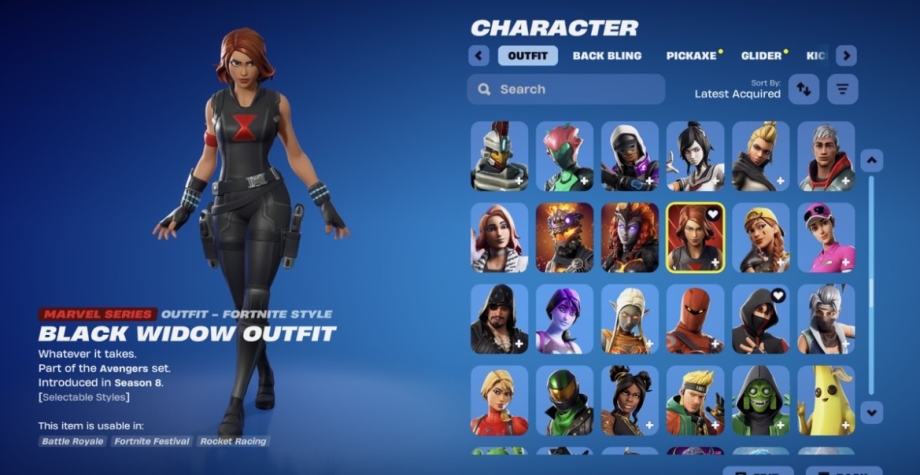Focus the outfit Search field

click(566, 89)
